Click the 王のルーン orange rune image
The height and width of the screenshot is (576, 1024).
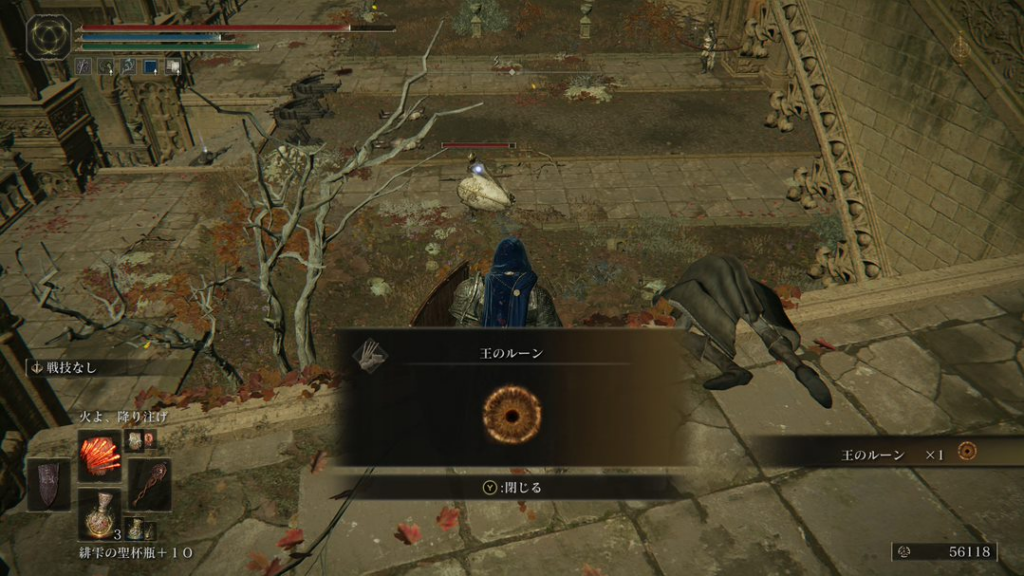point(512,414)
